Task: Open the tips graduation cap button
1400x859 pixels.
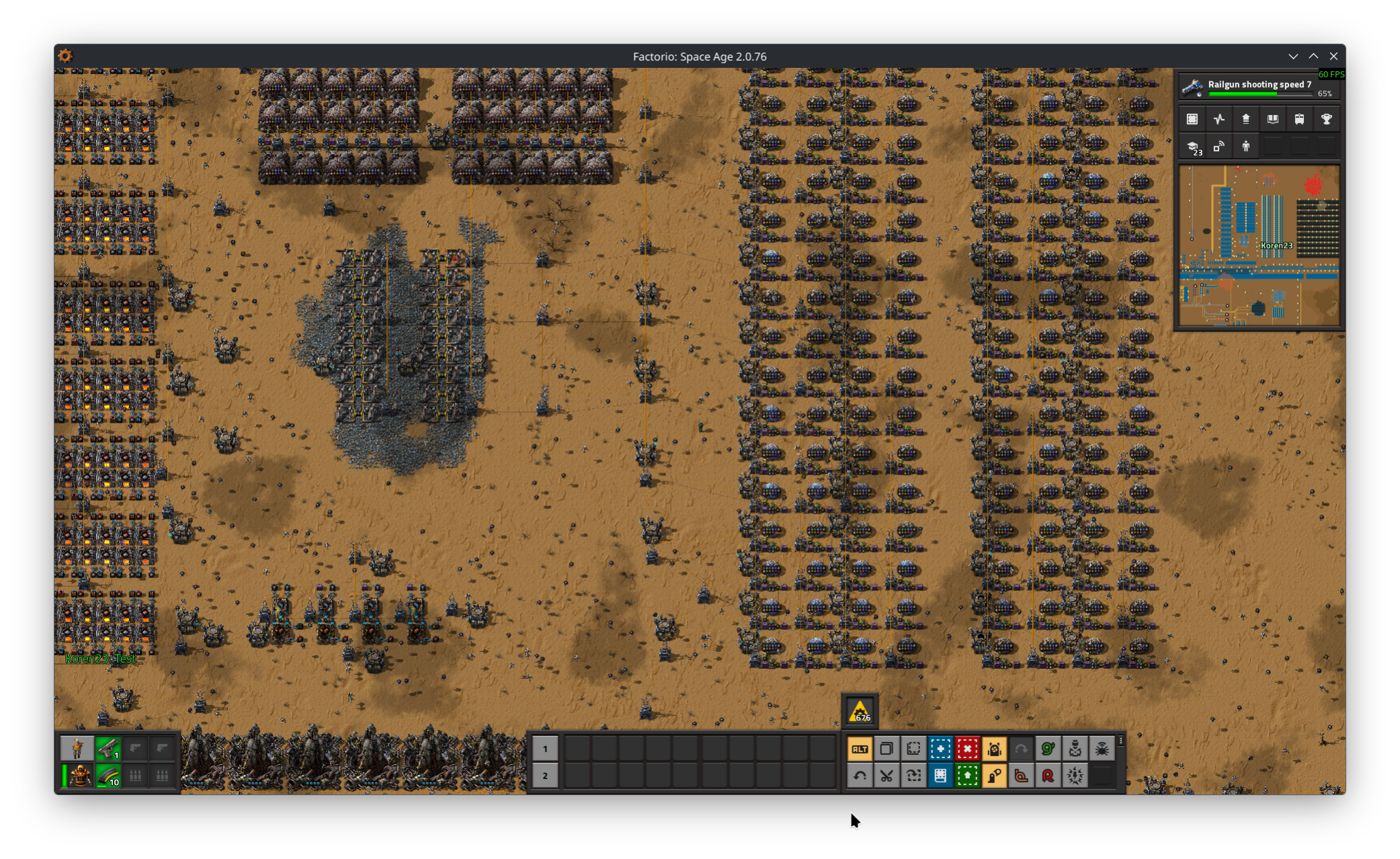Action: [x=1193, y=147]
